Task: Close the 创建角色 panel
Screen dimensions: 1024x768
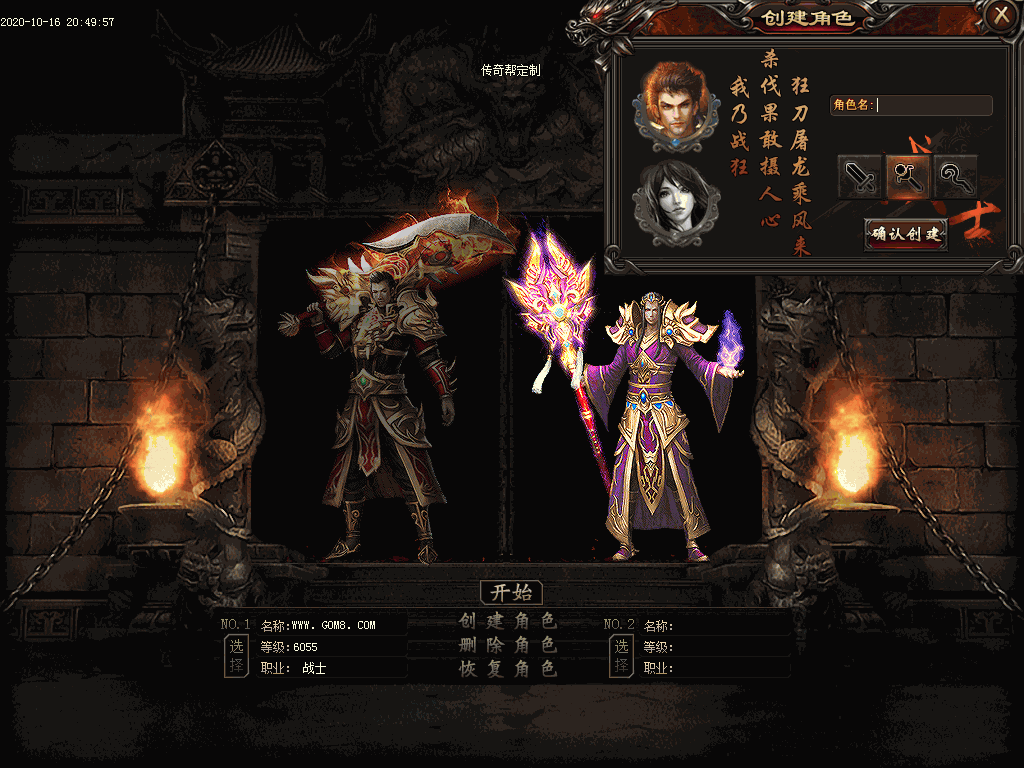Action: (x=1000, y=15)
